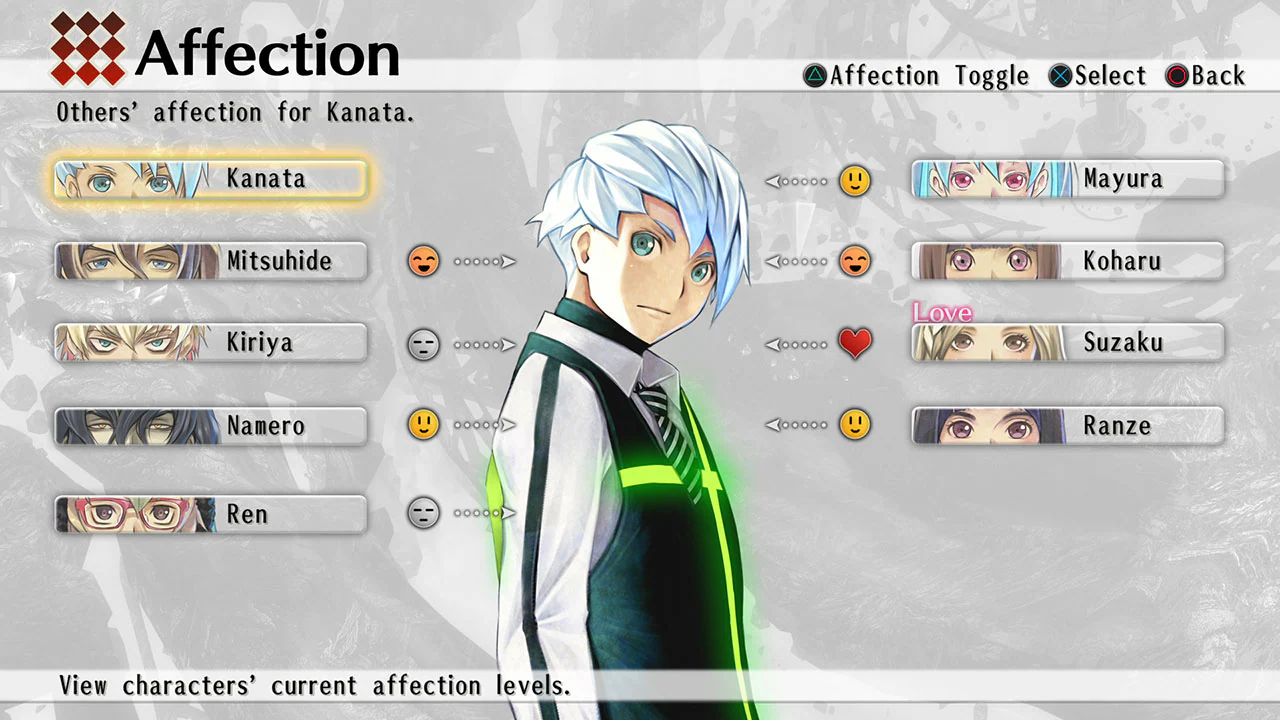Select the expressionless face icon next to Ren
Viewport: 1280px width, 720px height.
pos(423,513)
